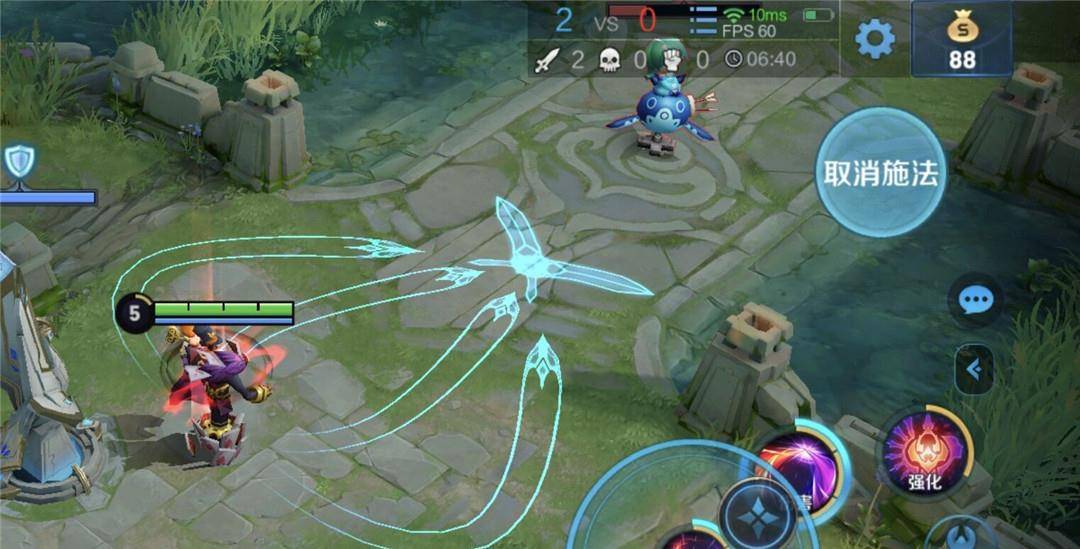1080x549 pixels.
Task: Open the quick chat speech bubble
Action: (974, 300)
